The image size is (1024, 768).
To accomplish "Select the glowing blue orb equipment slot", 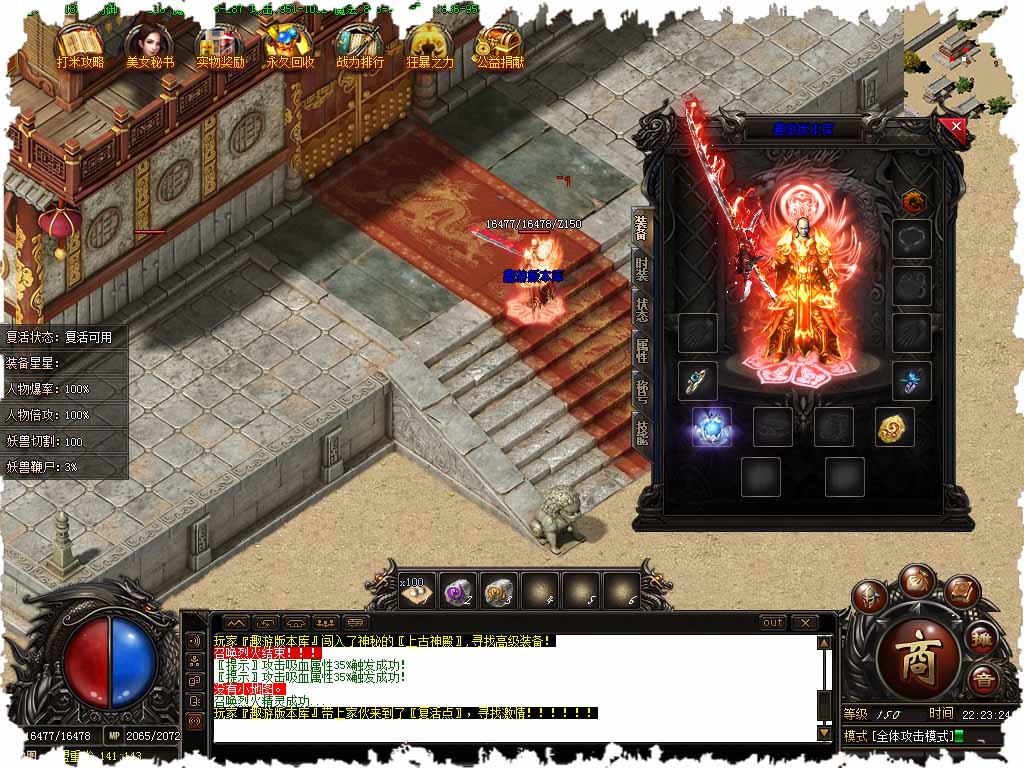I will click(x=712, y=427).
